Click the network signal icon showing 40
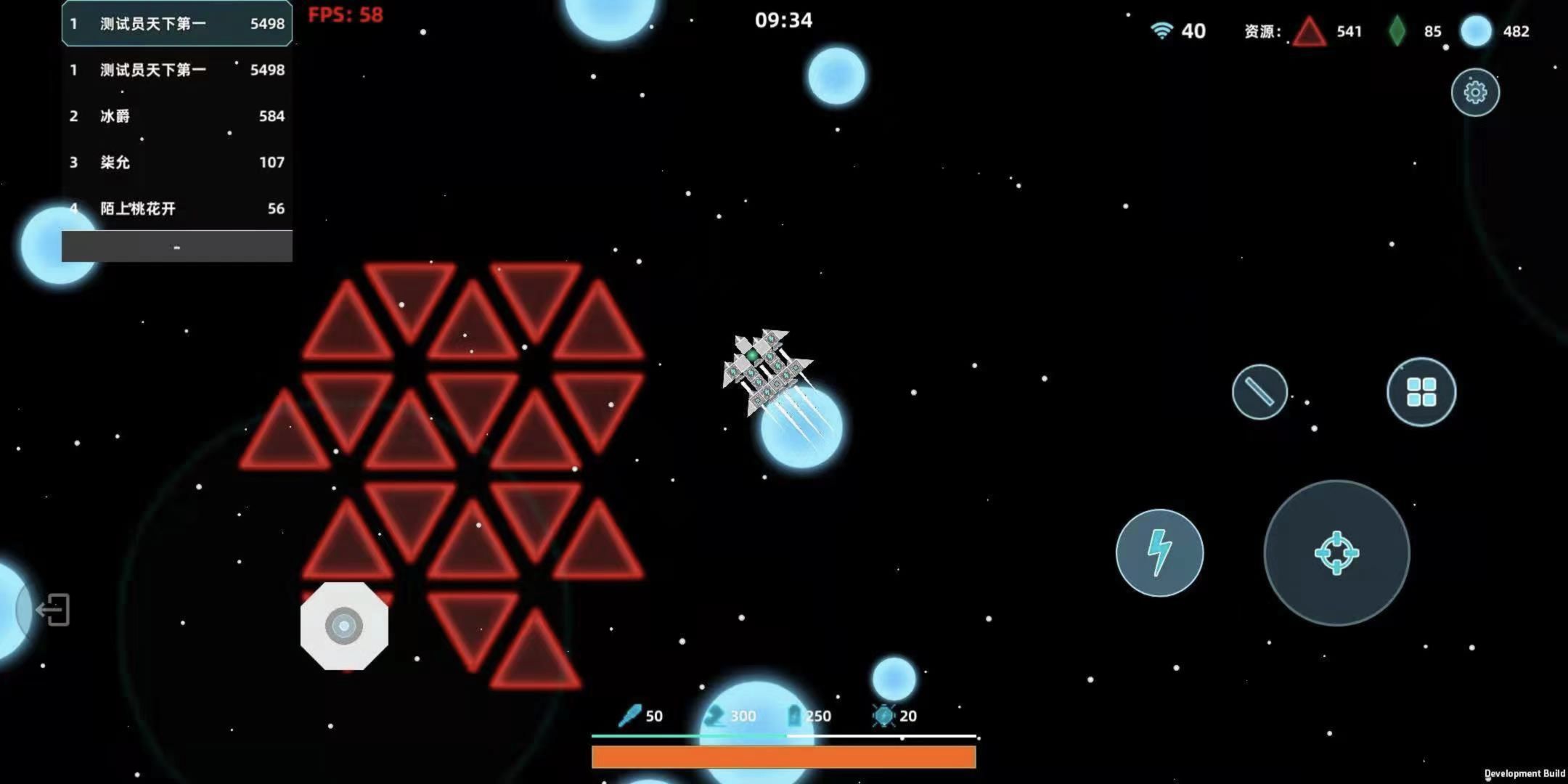 pyautogui.click(x=1162, y=30)
